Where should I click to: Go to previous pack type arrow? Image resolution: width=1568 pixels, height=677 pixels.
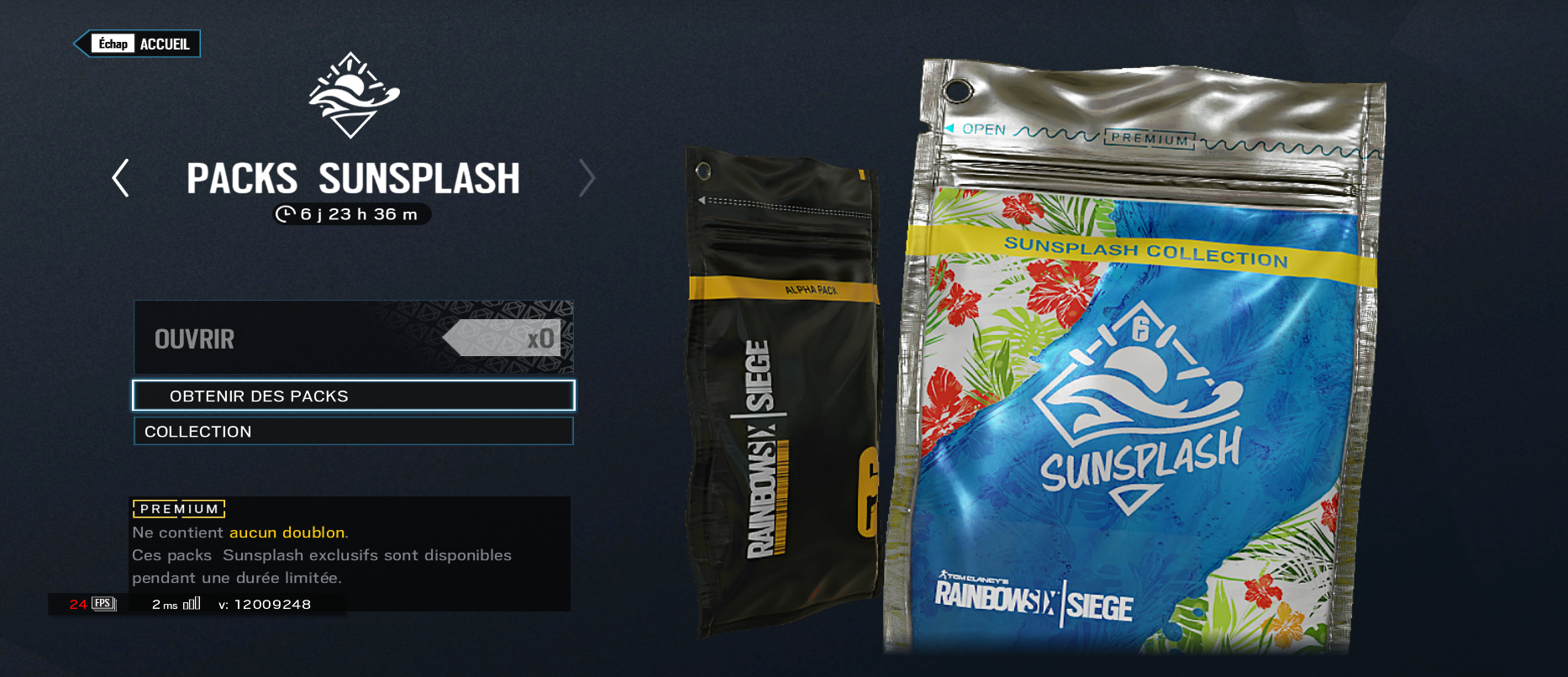[121, 178]
